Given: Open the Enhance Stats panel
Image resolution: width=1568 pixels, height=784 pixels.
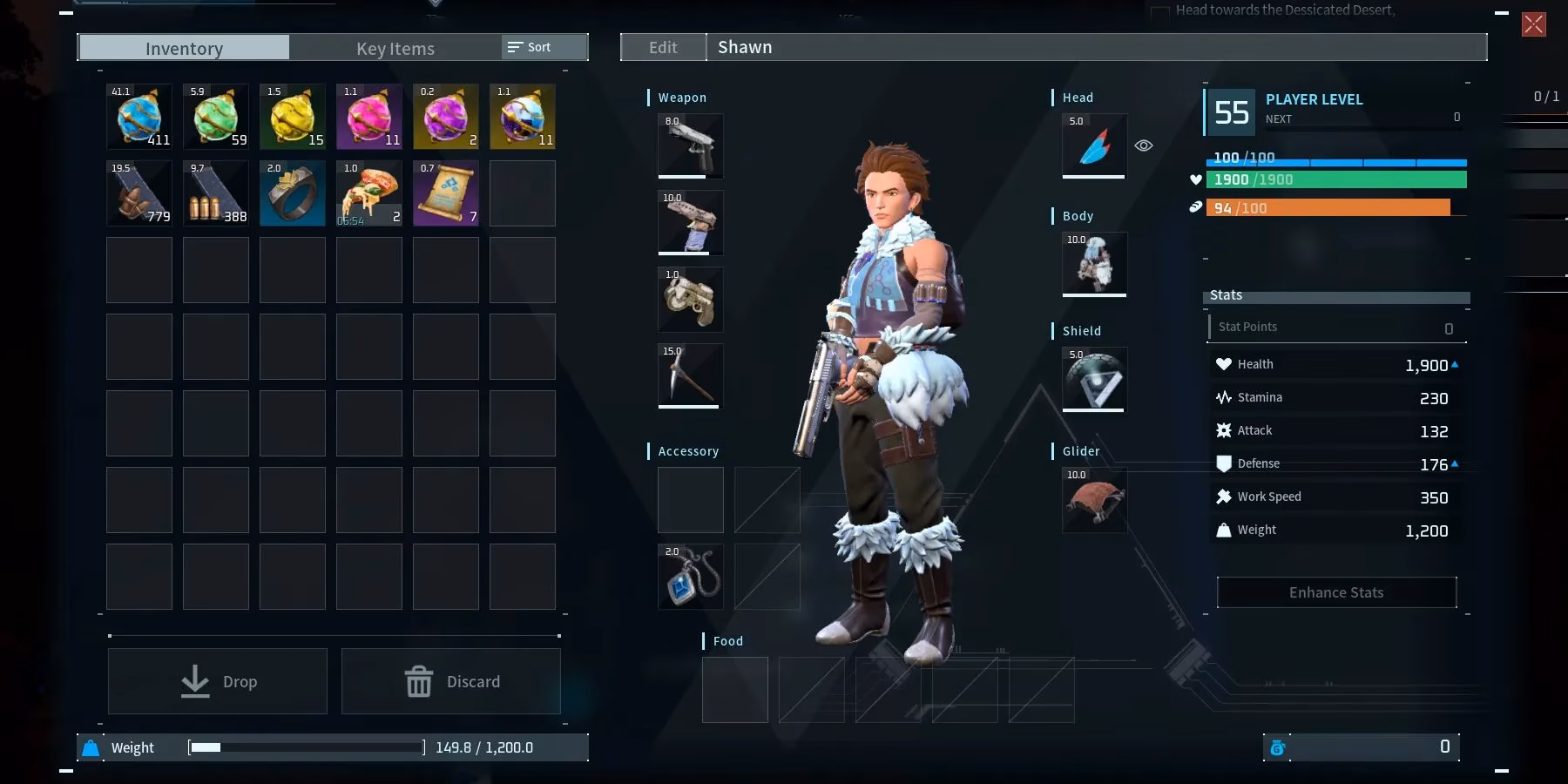Looking at the screenshot, I should click(x=1336, y=592).
